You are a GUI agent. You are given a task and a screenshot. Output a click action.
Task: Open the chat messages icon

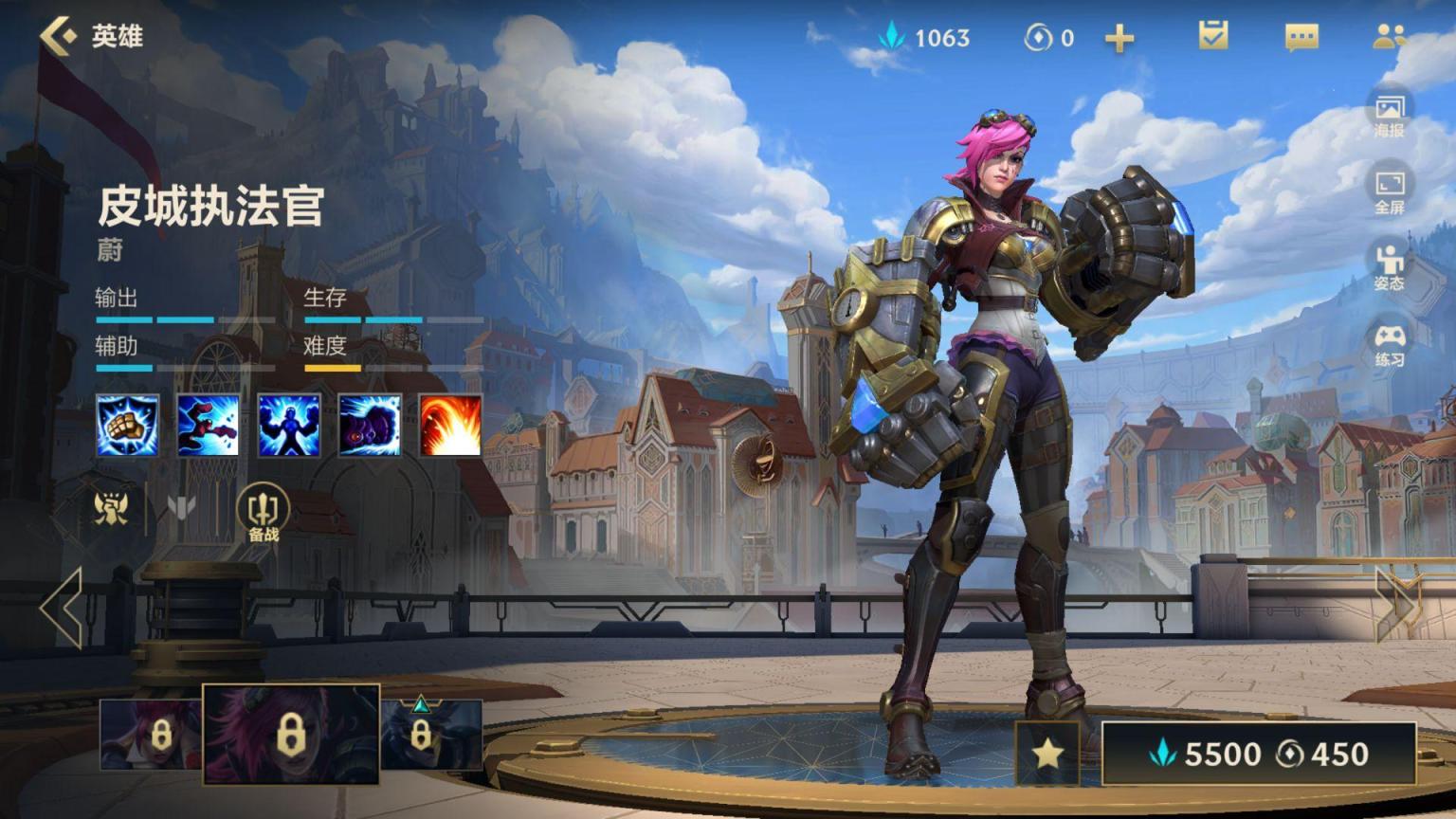[x=1301, y=37]
